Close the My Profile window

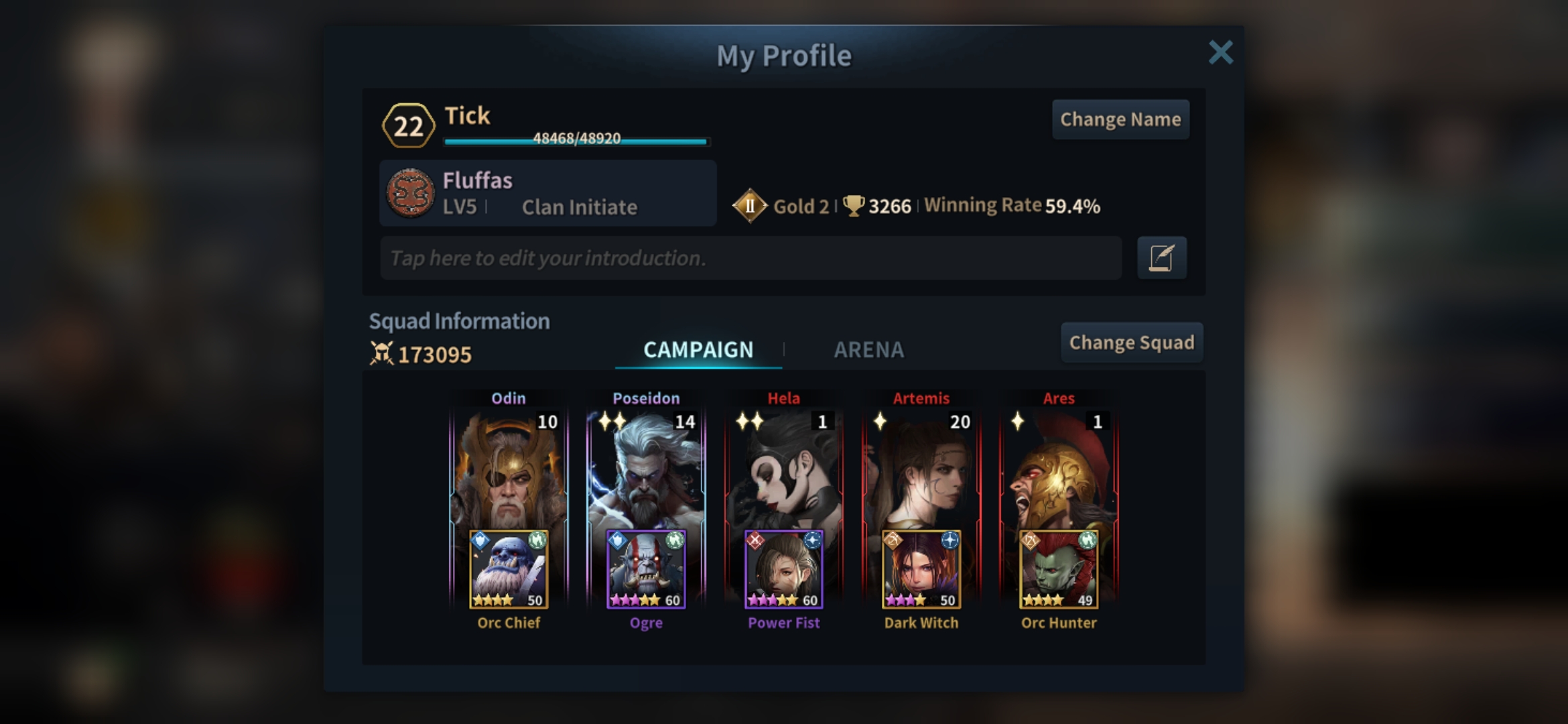1220,52
